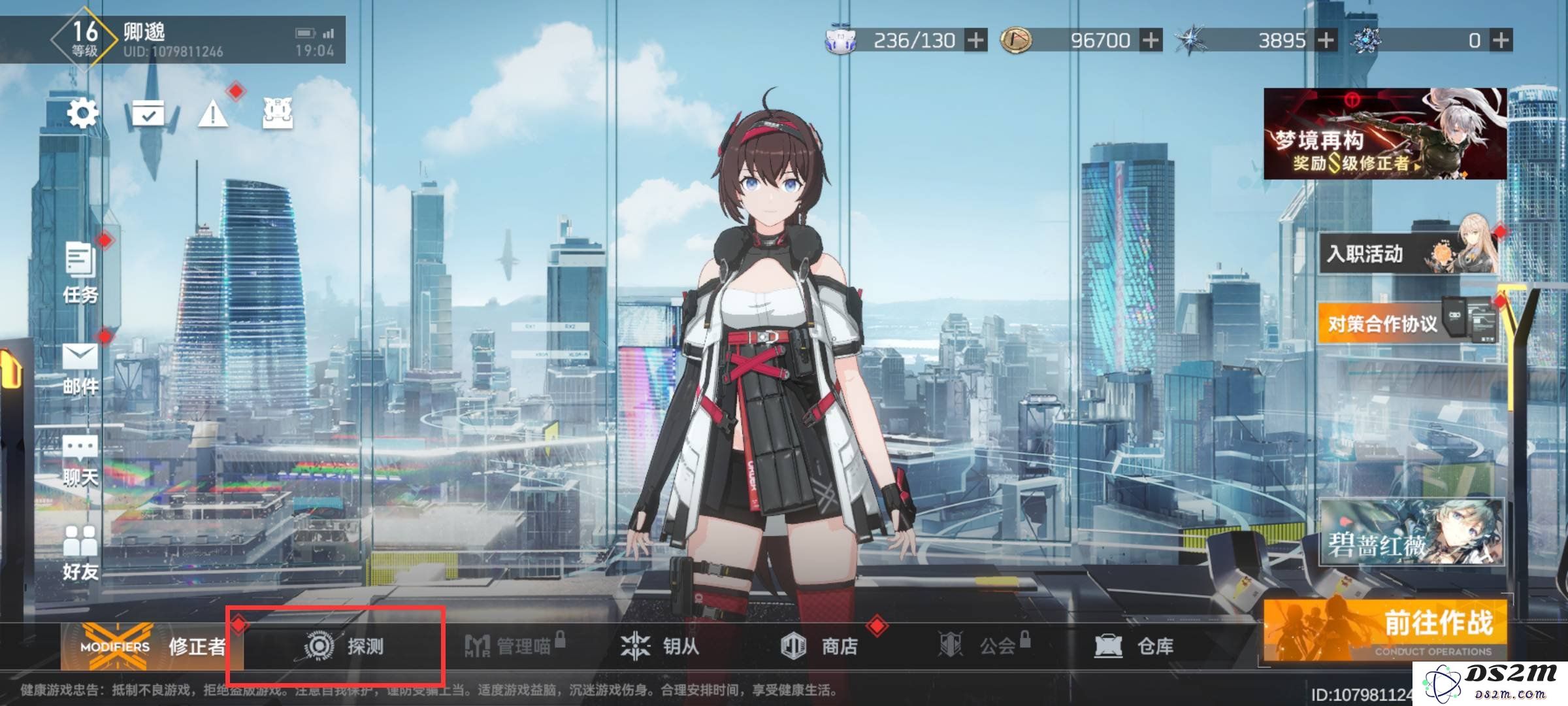Open the 探测 detection menu
Image resolution: width=1568 pixels, height=706 pixels.
[x=344, y=647]
